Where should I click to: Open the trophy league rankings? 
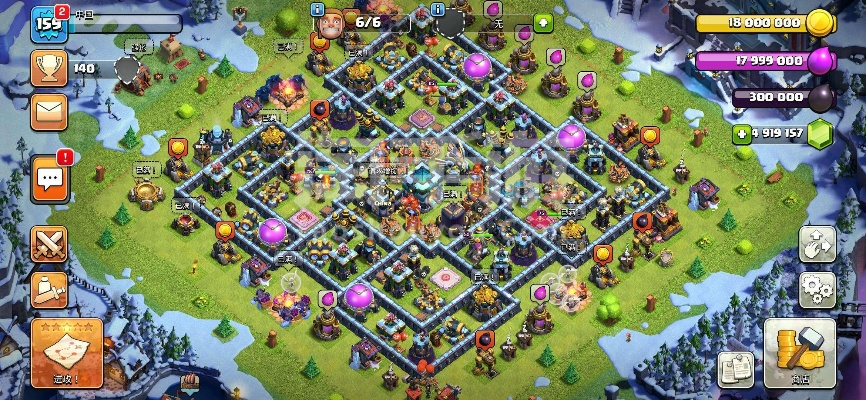[49, 68]
